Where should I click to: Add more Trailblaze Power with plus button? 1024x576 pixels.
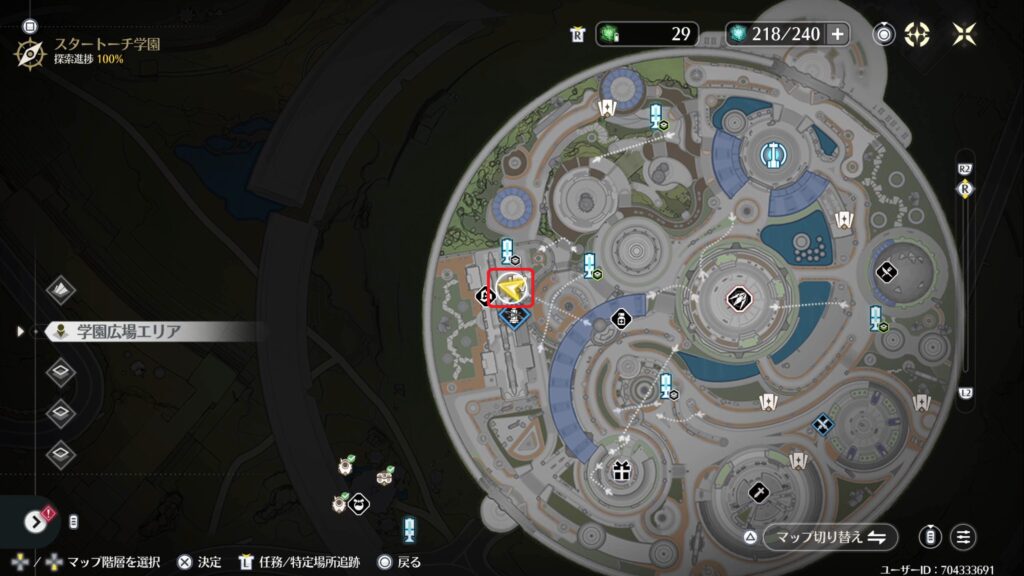tap(837, 34)
